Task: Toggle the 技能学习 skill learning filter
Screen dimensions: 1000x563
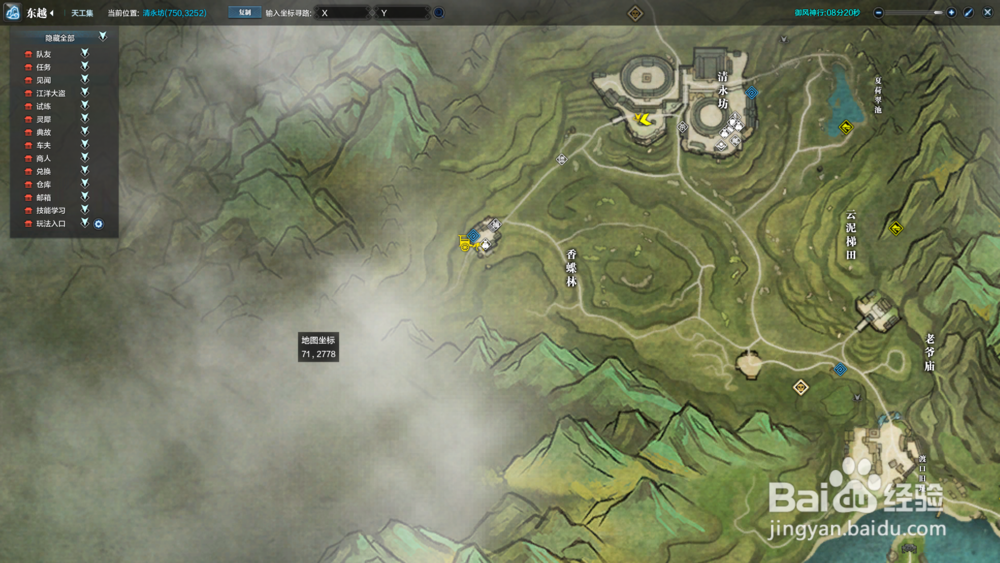Action: (x=85, y=210)
